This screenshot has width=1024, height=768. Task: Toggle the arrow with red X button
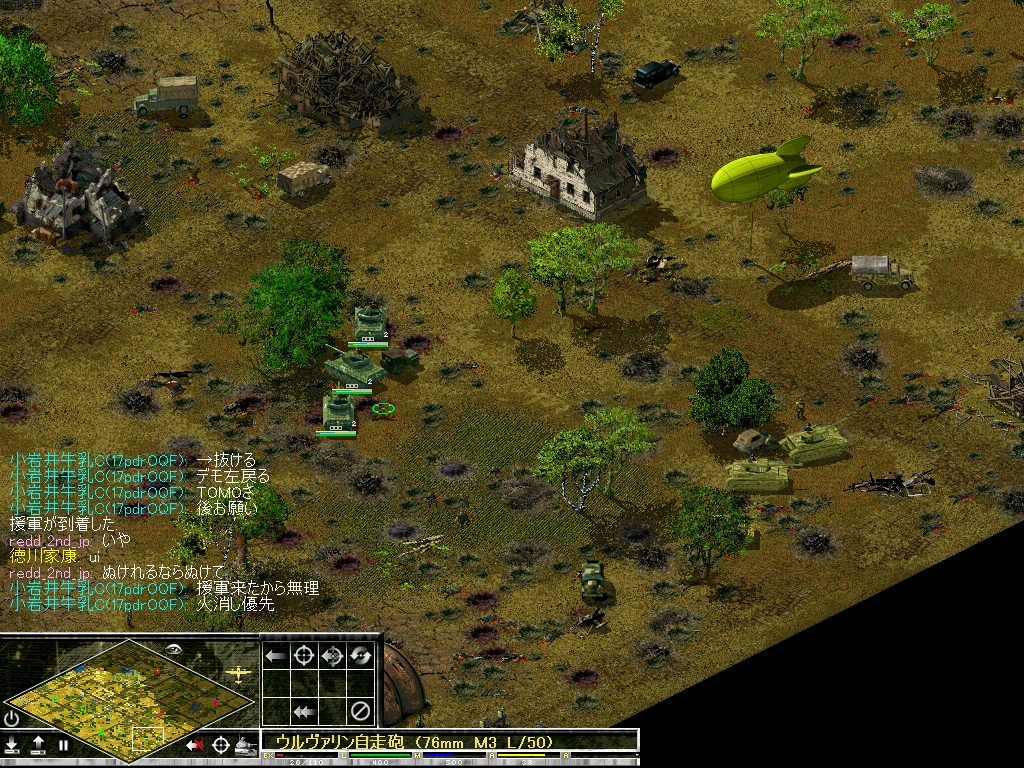click(x=195, y=745)
